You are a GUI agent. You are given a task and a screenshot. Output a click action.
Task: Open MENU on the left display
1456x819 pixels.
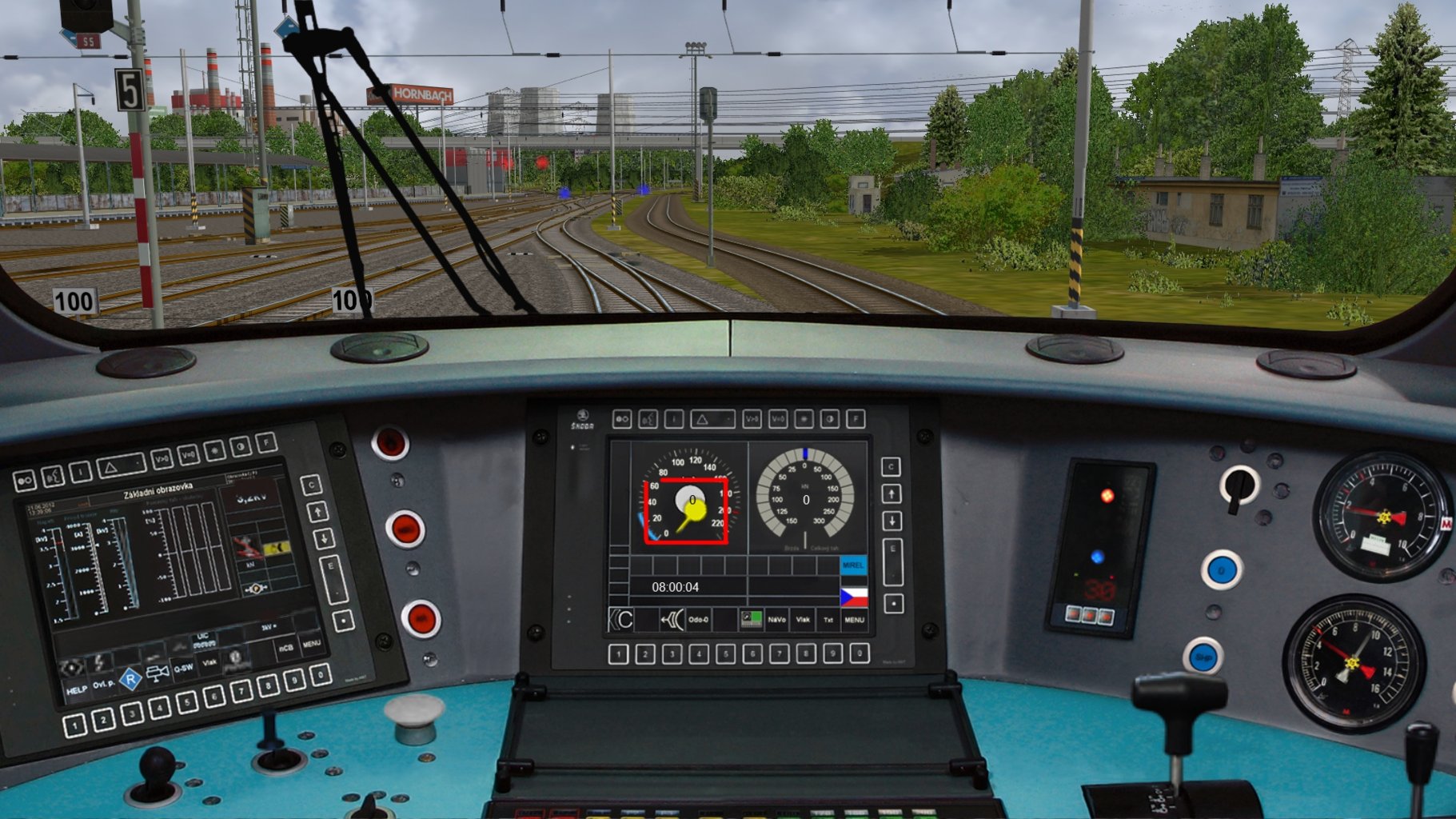tap(312, 643)
